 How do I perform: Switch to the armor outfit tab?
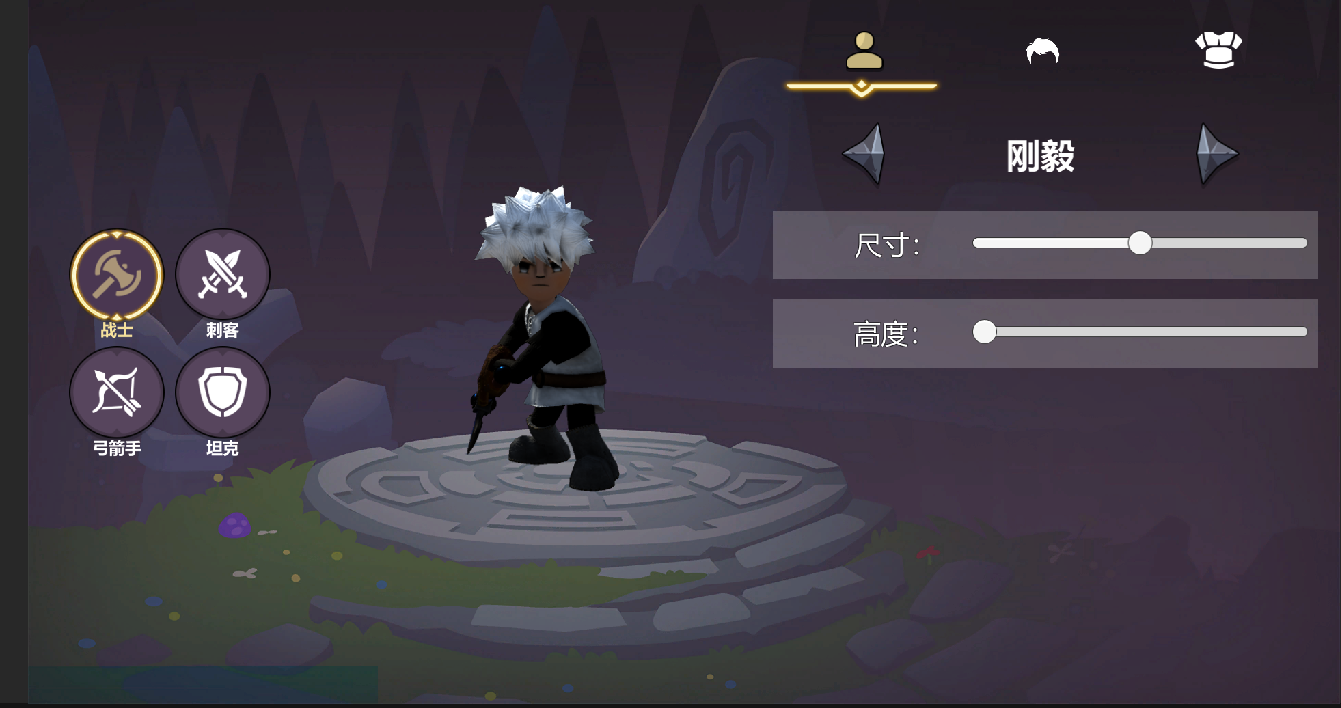coord(1218,51)
